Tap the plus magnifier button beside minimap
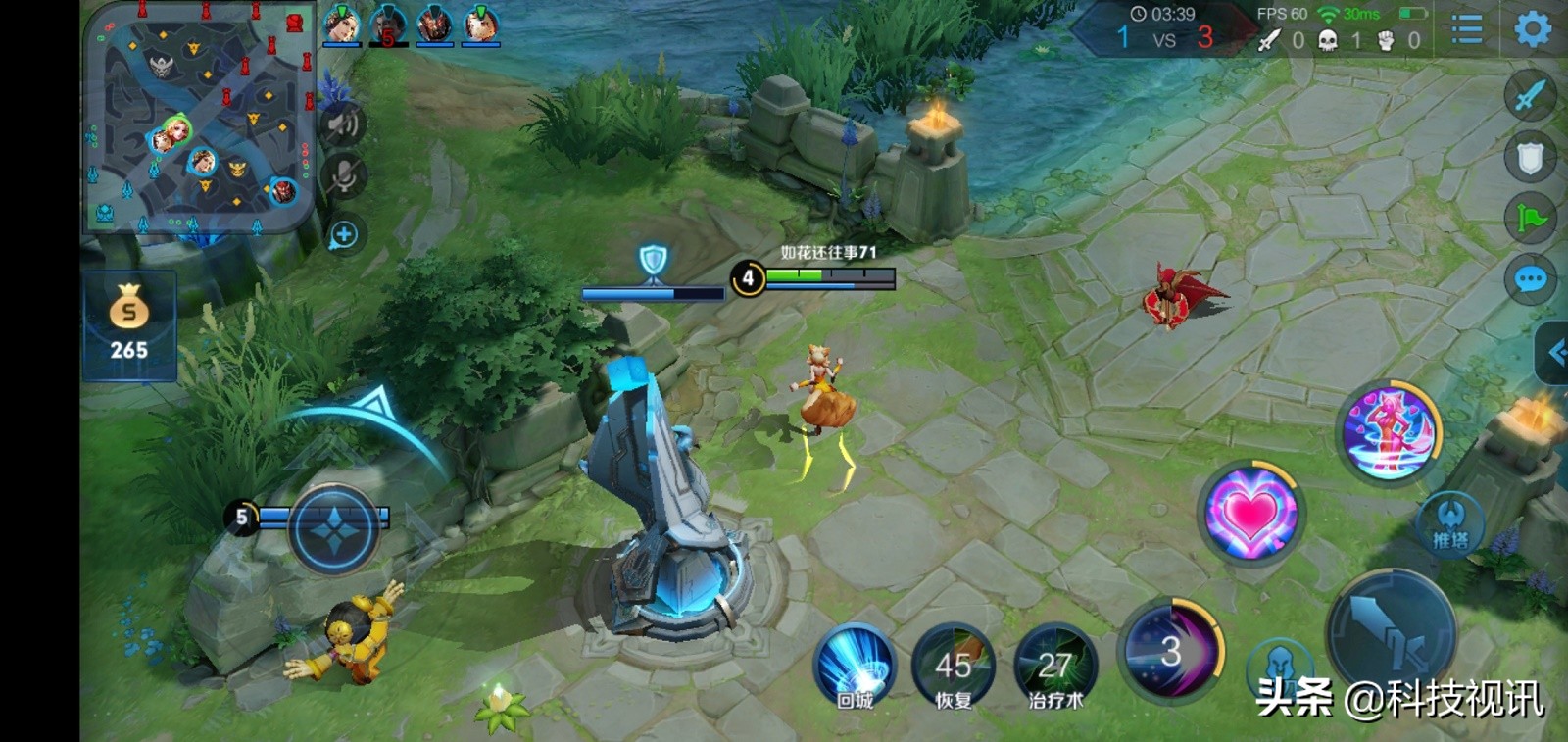This screenshot has height=742, width=1568. click(x=344, y=235)
